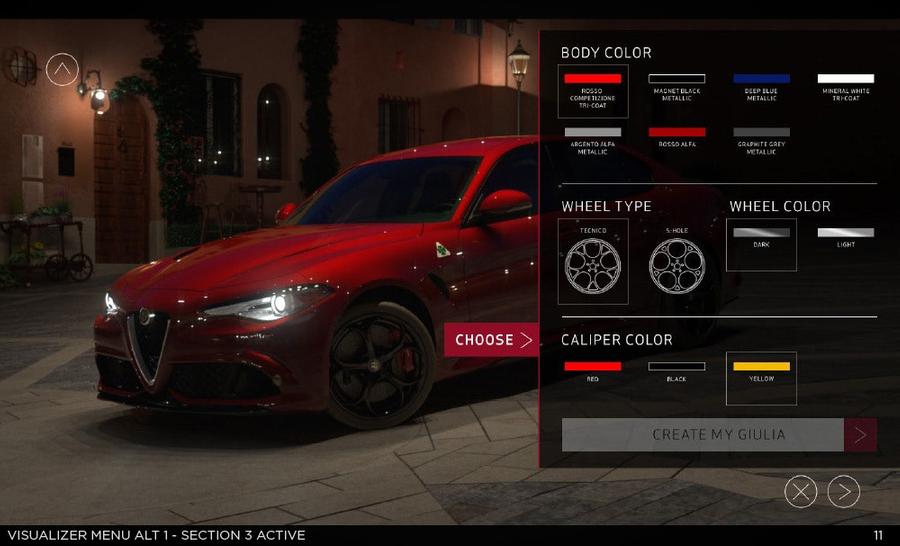Pick Deep Blue Metallic body color
Image resolution: width=900 pixels, height=546 pixels.
pyautogui.click(x=761, y=85)
